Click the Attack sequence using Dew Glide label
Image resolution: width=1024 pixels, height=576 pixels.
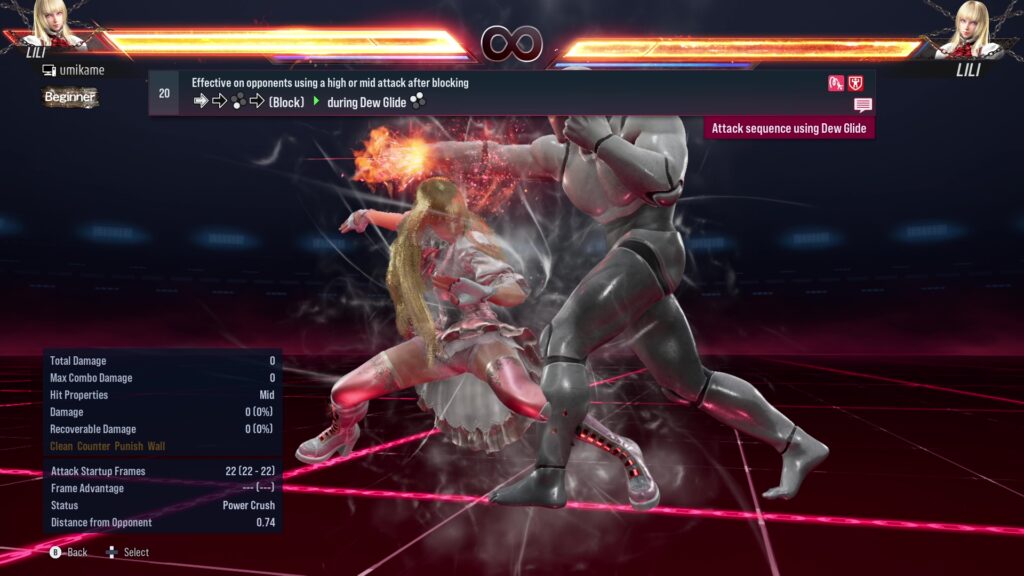(789, 128)
